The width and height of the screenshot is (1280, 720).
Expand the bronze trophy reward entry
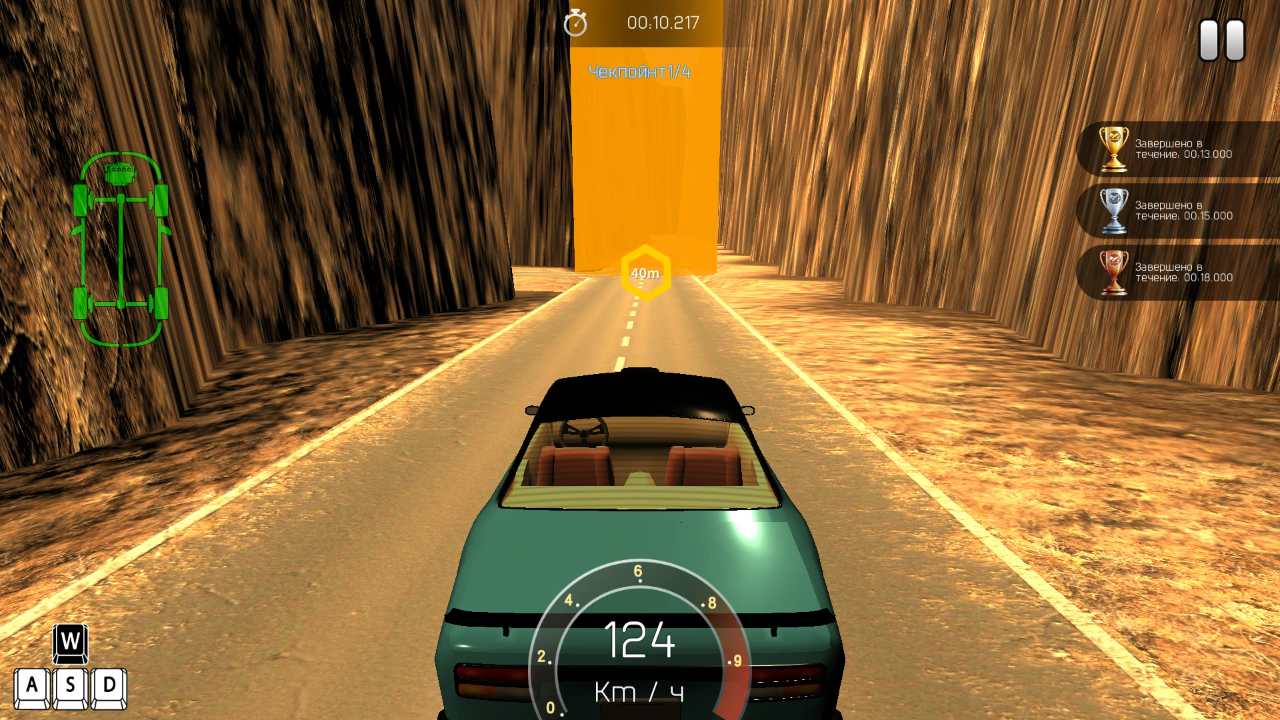coord(1180,272)
